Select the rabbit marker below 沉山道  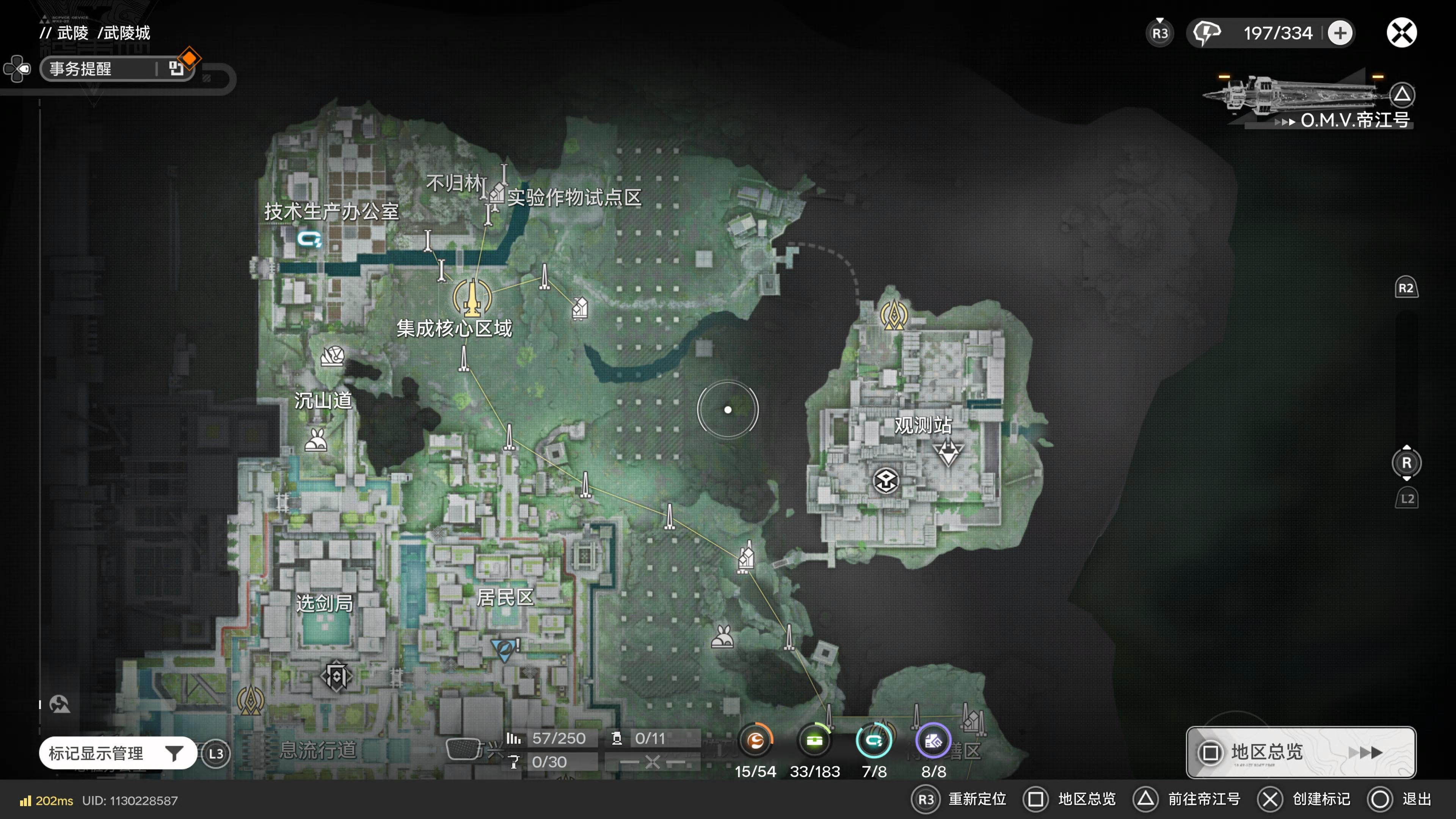[316, 440]
